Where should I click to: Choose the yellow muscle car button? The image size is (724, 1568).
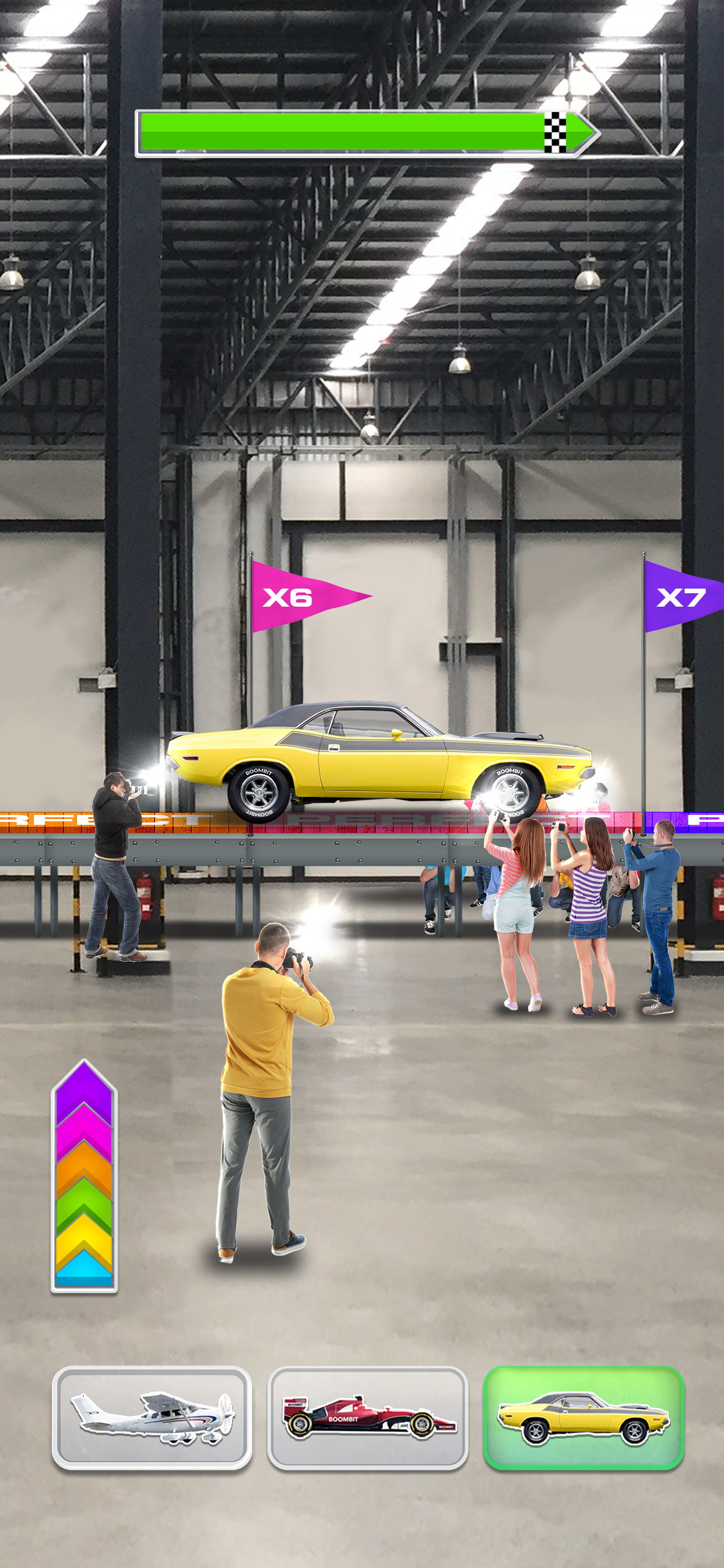coord(583,1417)
